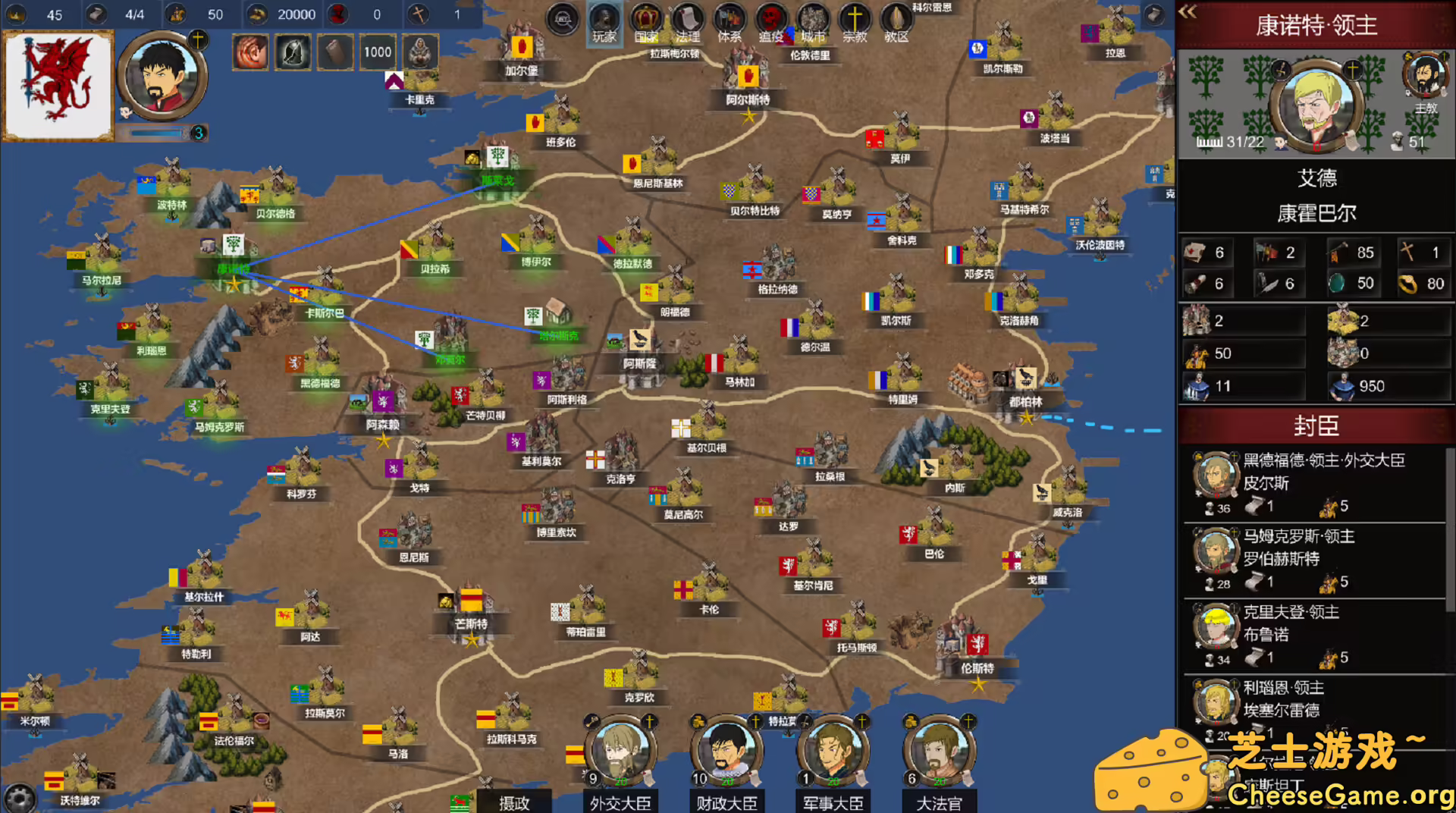Click the 财政大臣 portrait thumbnail

pyautogui.click(x=726, y=751)
